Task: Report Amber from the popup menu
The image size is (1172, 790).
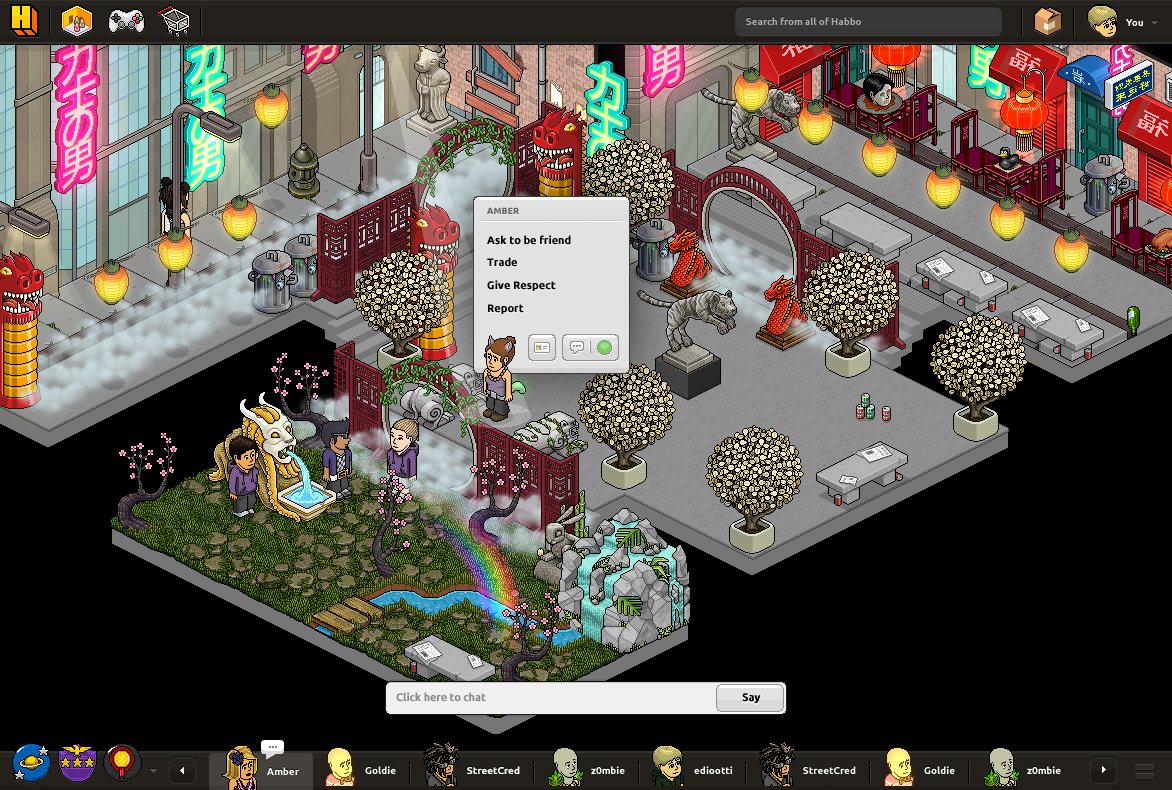Action: 505,308
